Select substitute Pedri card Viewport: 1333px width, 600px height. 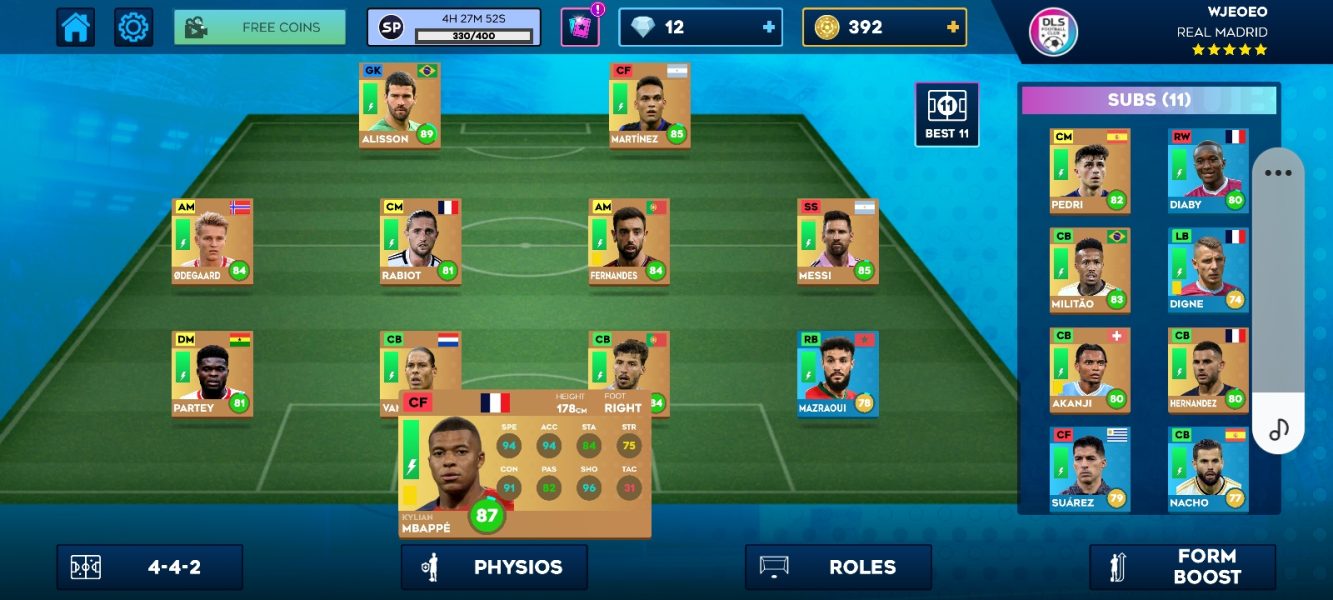click(x=1089, y=170)
